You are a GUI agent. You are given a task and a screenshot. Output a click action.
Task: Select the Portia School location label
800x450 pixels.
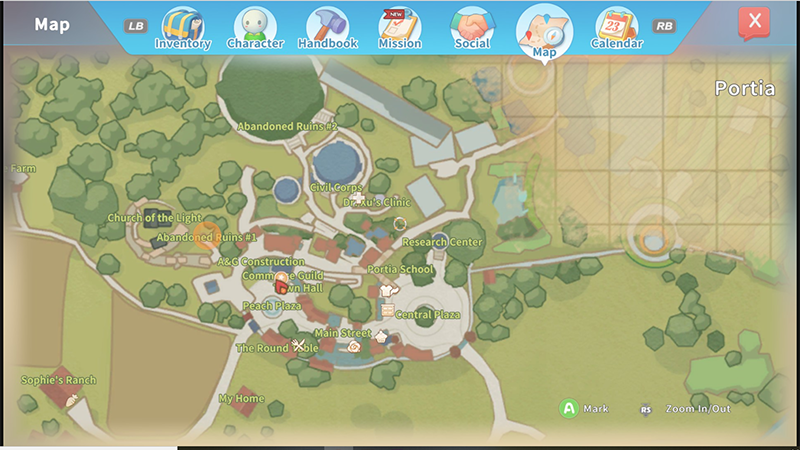pos(400,269)
